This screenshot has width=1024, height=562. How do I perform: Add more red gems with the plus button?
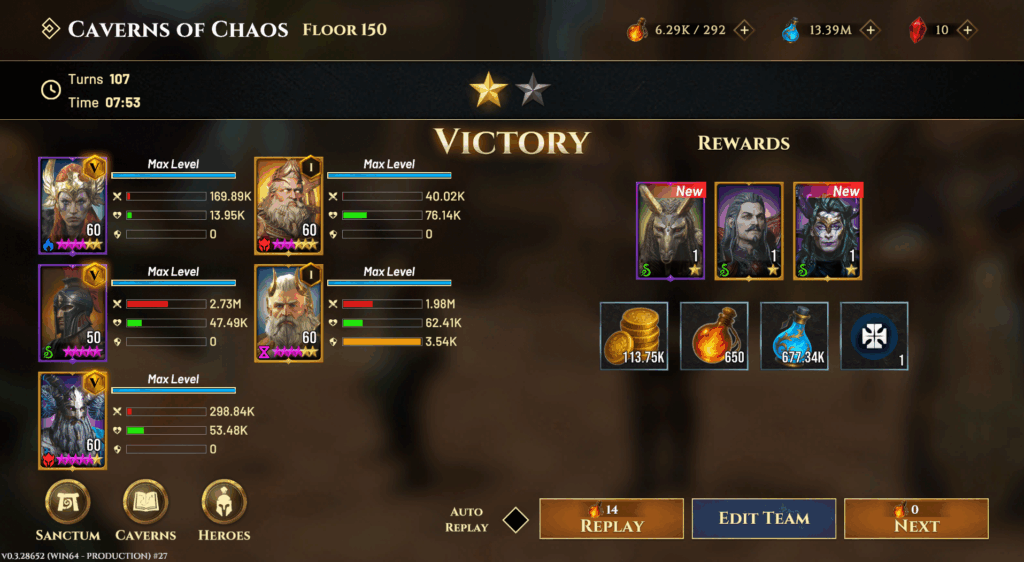coord(967,30)
